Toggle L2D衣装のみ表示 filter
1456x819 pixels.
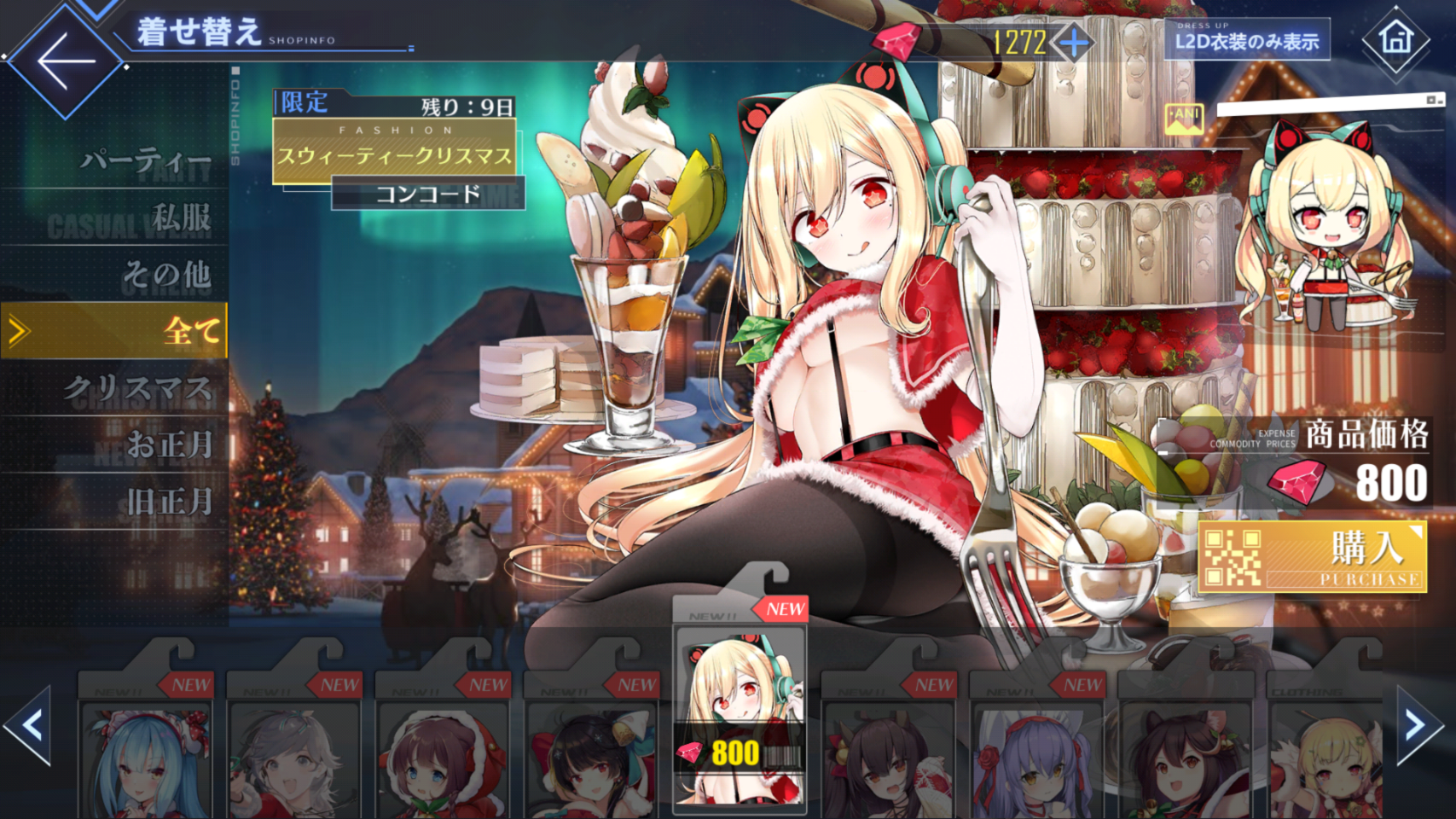tap(1246, 41)
